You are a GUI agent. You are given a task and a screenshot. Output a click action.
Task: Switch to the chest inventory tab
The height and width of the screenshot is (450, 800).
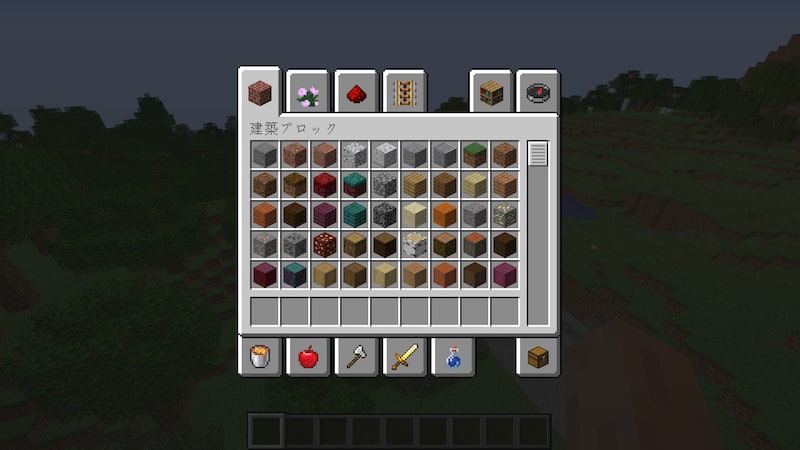coord(540,357)
